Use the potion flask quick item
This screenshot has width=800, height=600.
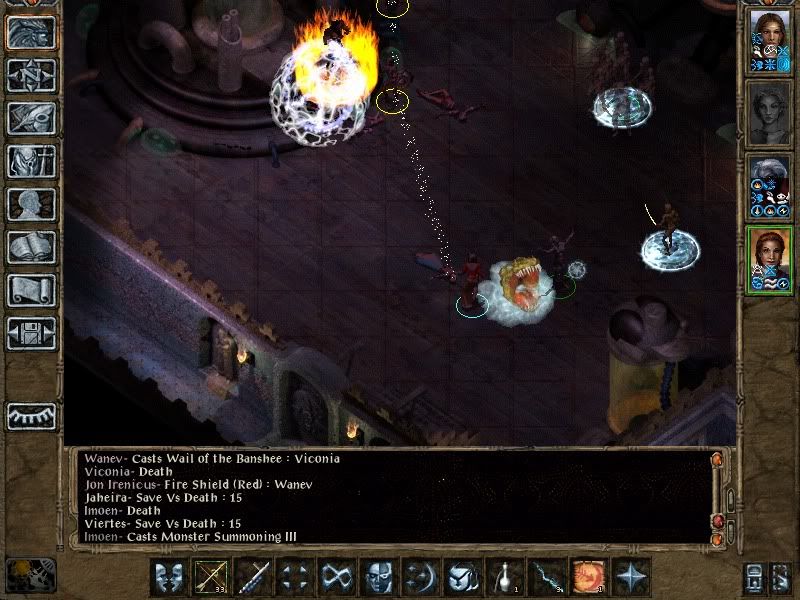(x=506, y=577)
